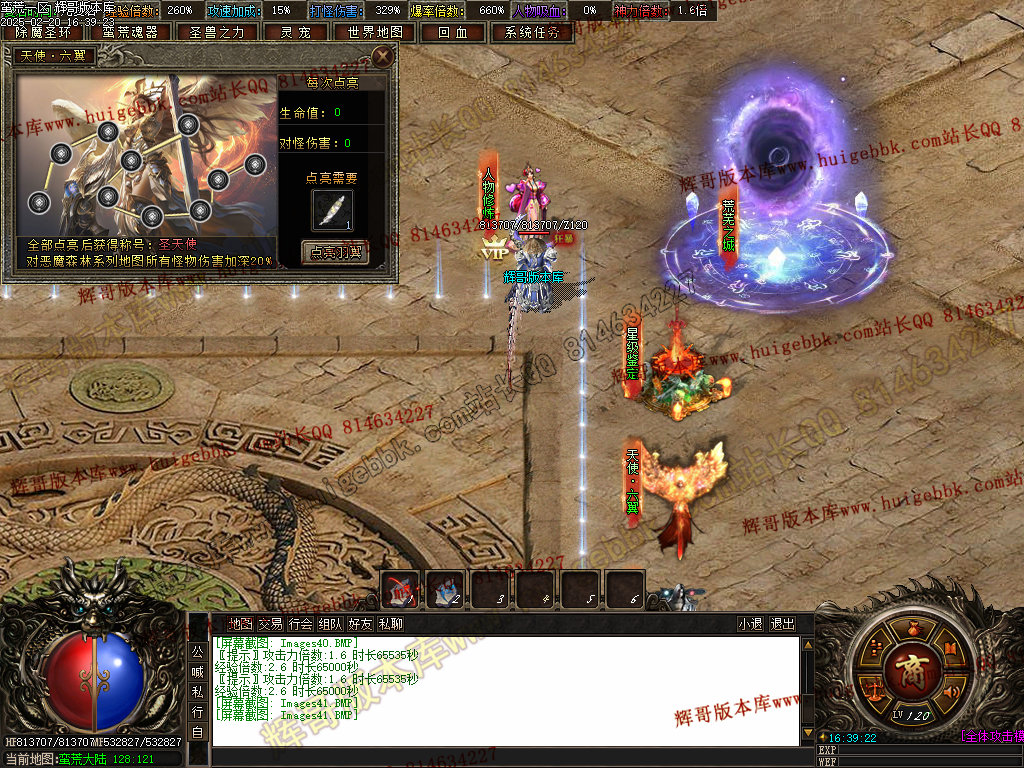Open the 世界地图 world map
The width and height of the screenshot is (1024, 768).
375,32
